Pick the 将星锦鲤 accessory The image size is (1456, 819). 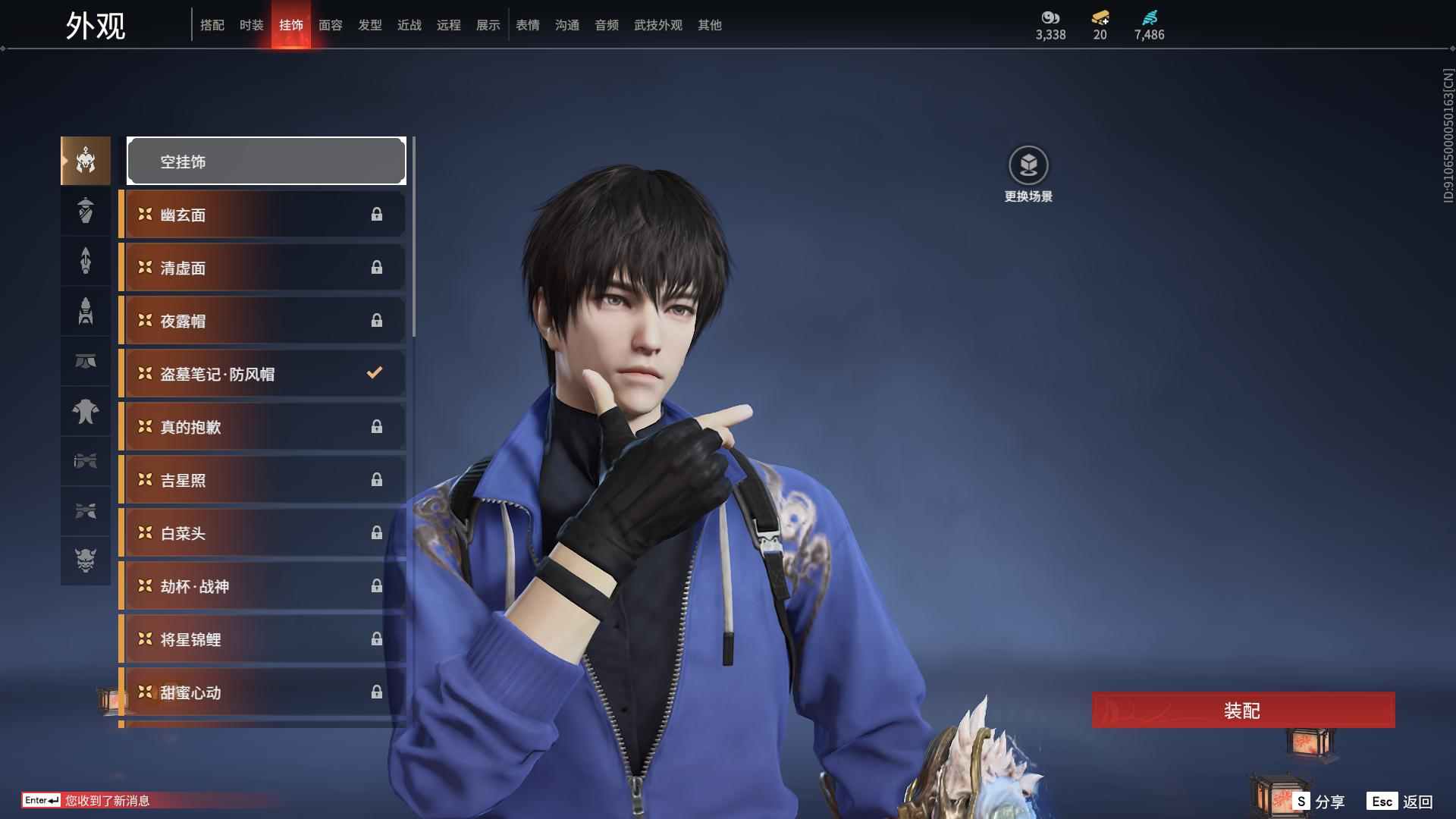(x=262, y=639)
